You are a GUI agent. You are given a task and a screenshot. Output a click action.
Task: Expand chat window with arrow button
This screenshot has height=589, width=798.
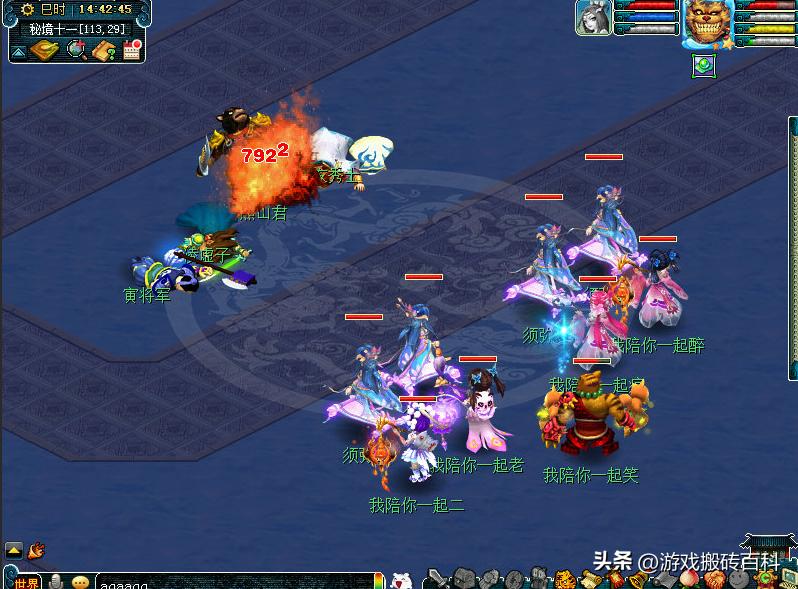click(x=14, y=550)
